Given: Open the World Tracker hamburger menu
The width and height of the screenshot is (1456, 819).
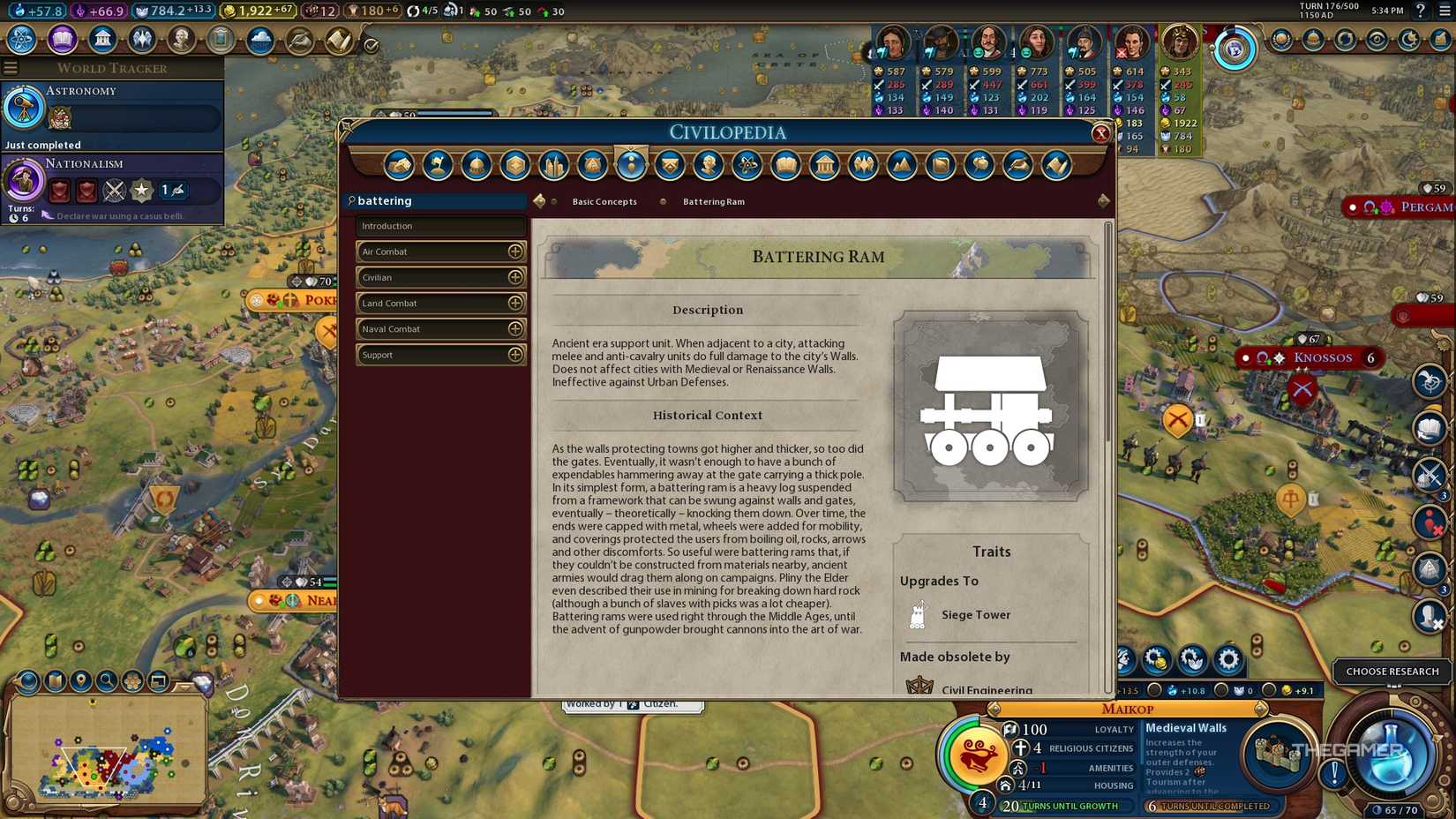Looking at the screenshot, I should [x=11, y=67].
